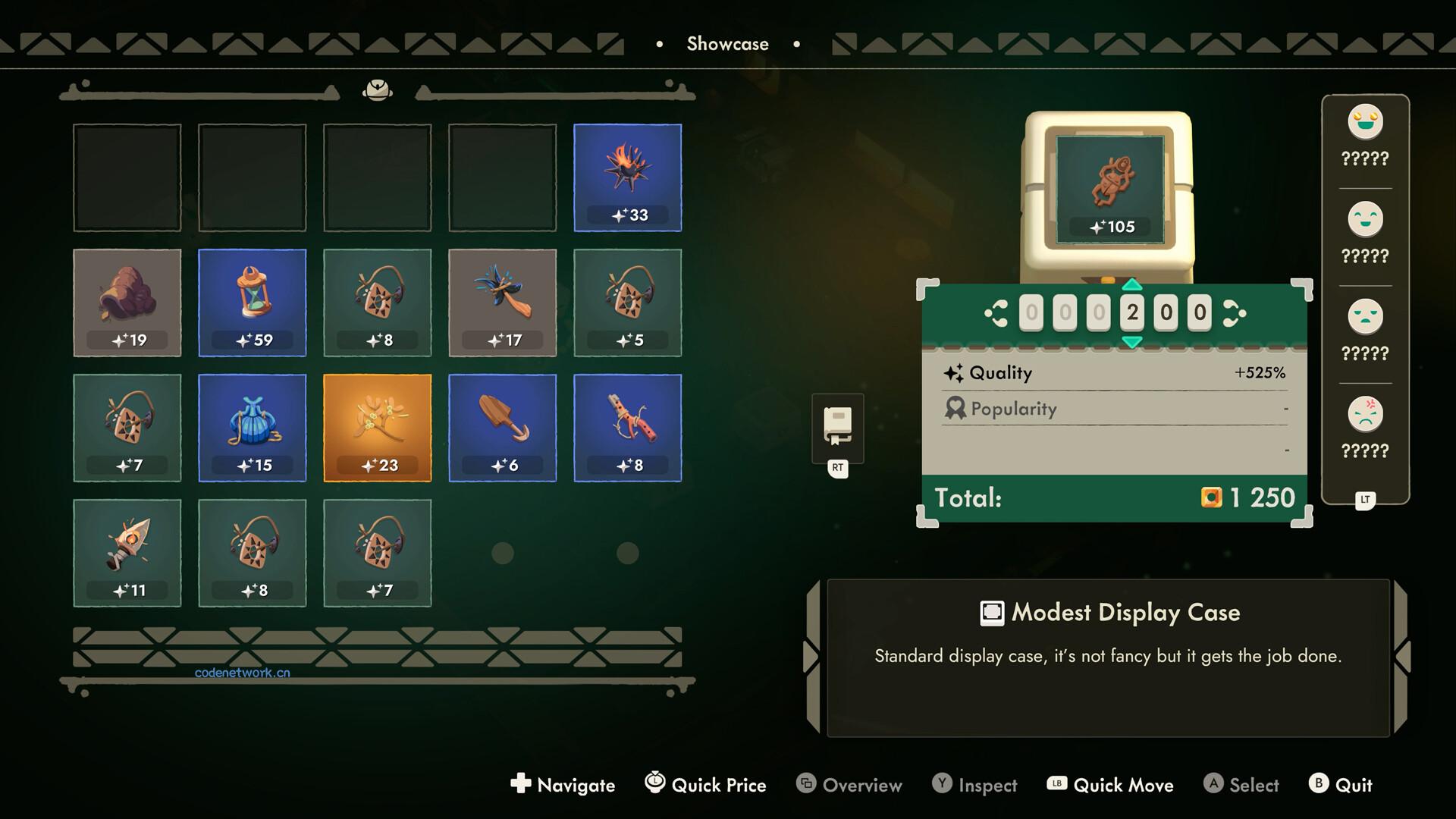Click an empty inventory slot
The height and width of the screenshot is (819, 1456).
point(127,177)
